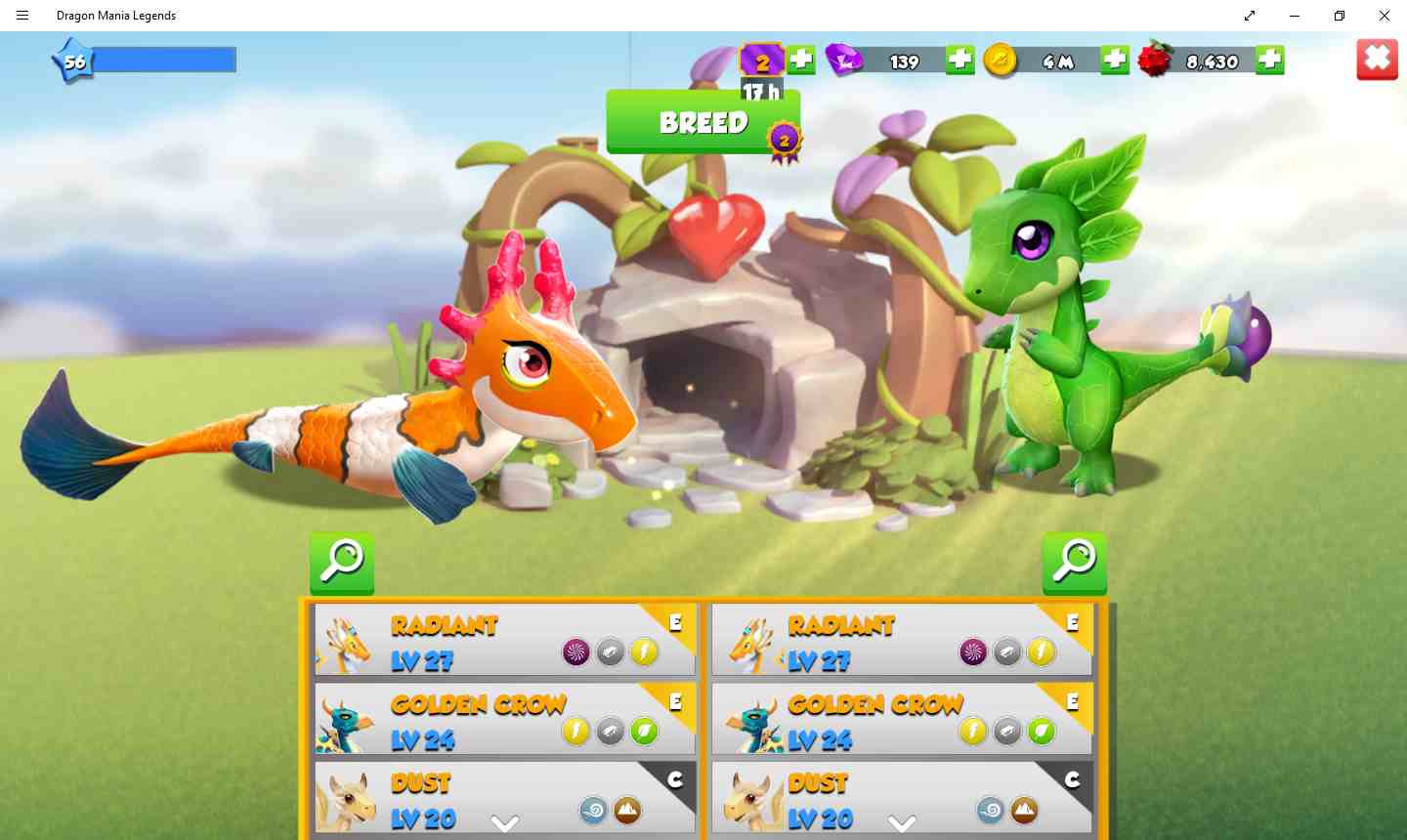This screenshot has height=840, width=1407.
Task: Click the purple gems currency icon
Action: click(x=842, y=60)
